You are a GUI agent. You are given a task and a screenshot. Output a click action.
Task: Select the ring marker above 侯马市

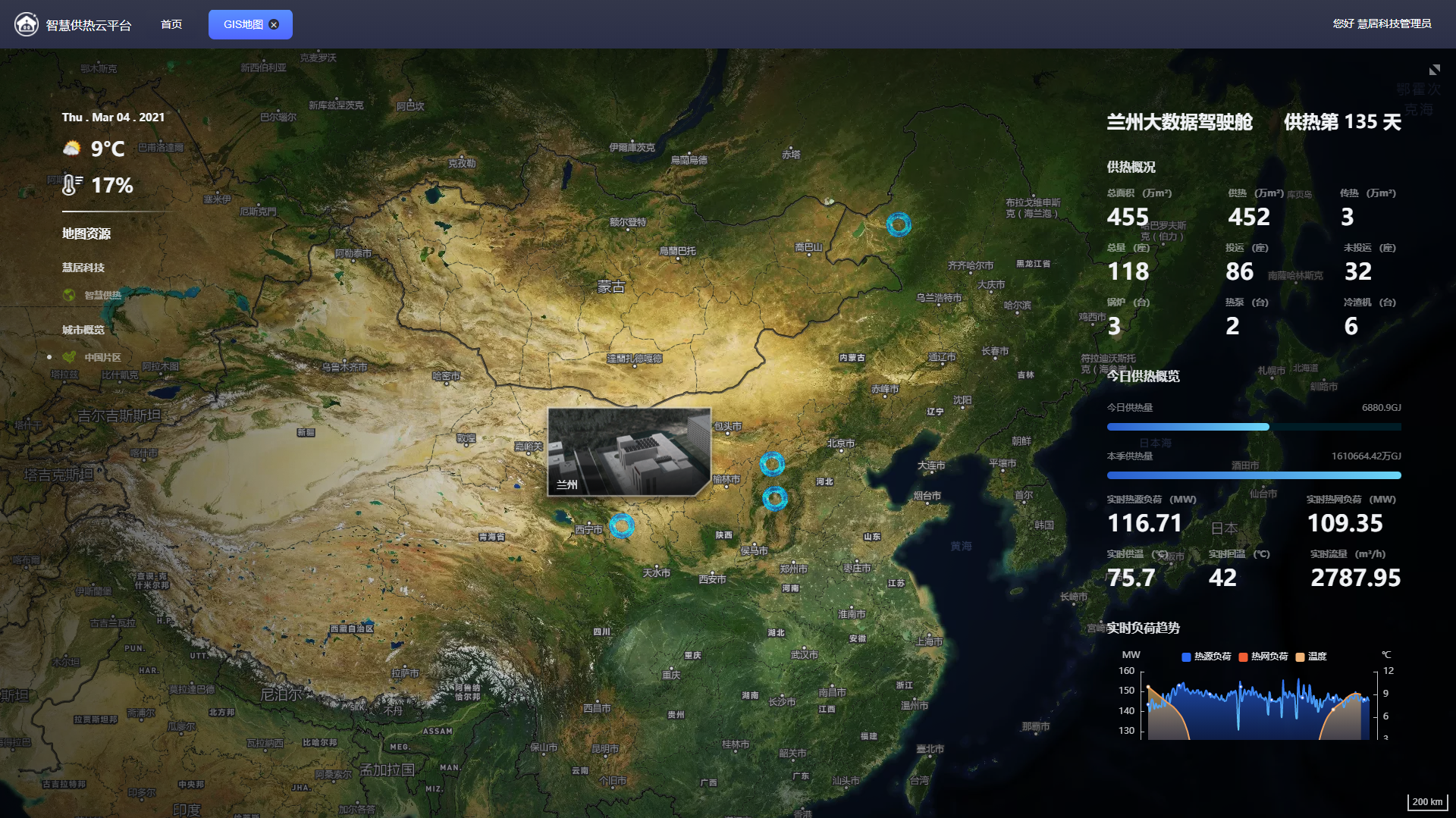tap(774, 498)
